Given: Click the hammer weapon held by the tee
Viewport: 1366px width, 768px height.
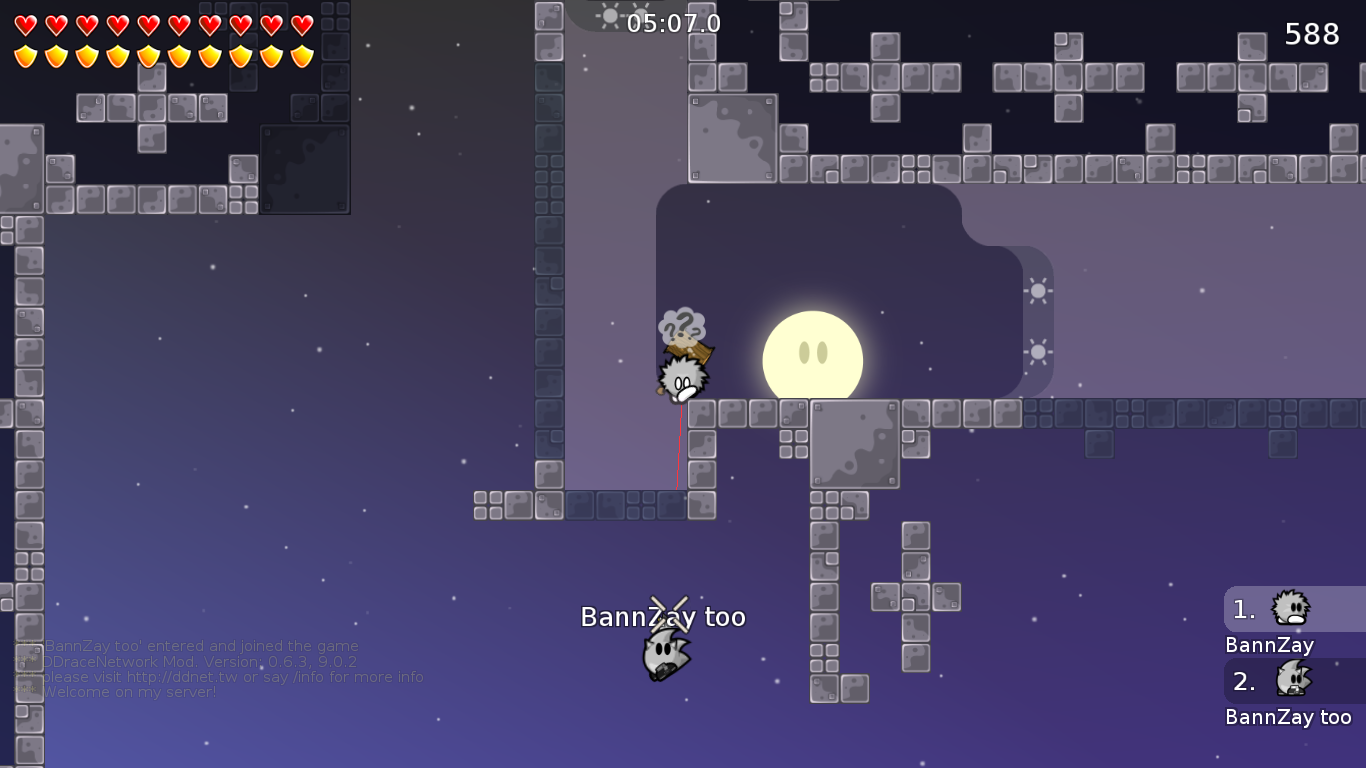Looking at the screenshot, I should (x=693, y=352).
